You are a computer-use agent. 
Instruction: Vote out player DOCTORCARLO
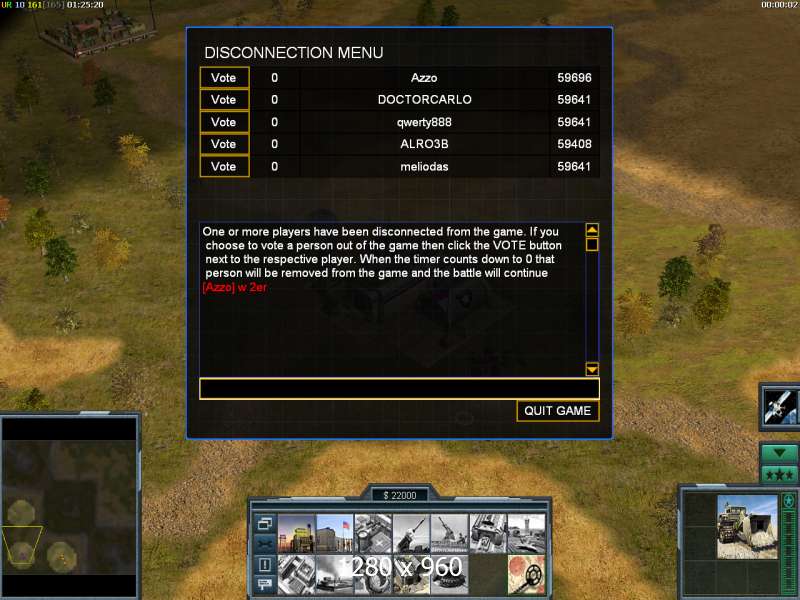pos(224,100)
